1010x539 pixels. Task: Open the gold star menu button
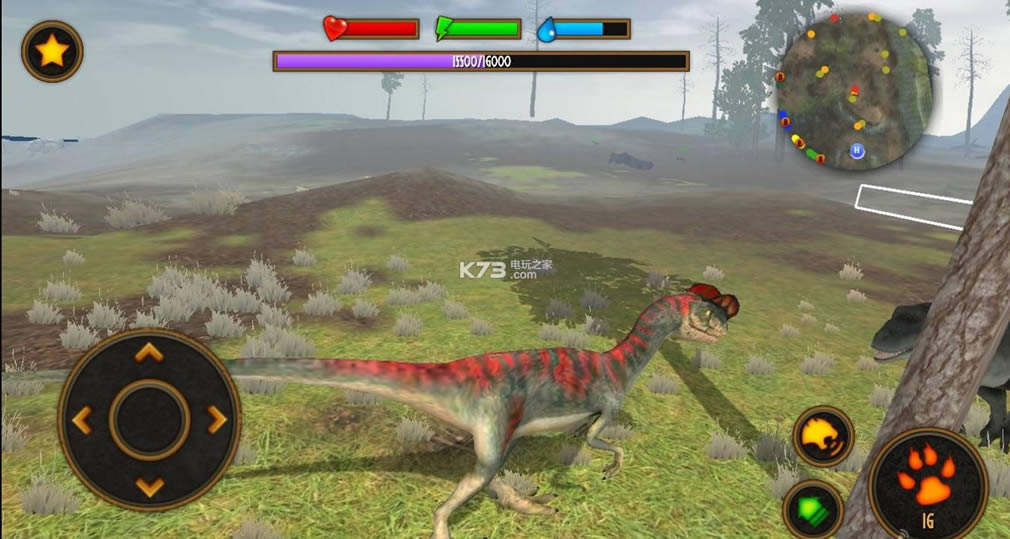coord(52,51)
